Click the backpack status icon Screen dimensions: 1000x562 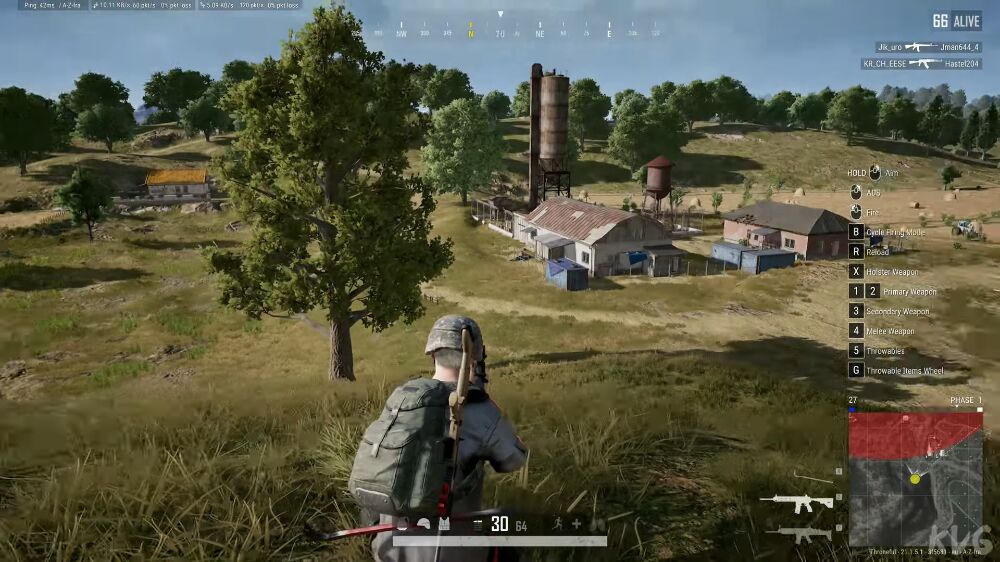402,524
